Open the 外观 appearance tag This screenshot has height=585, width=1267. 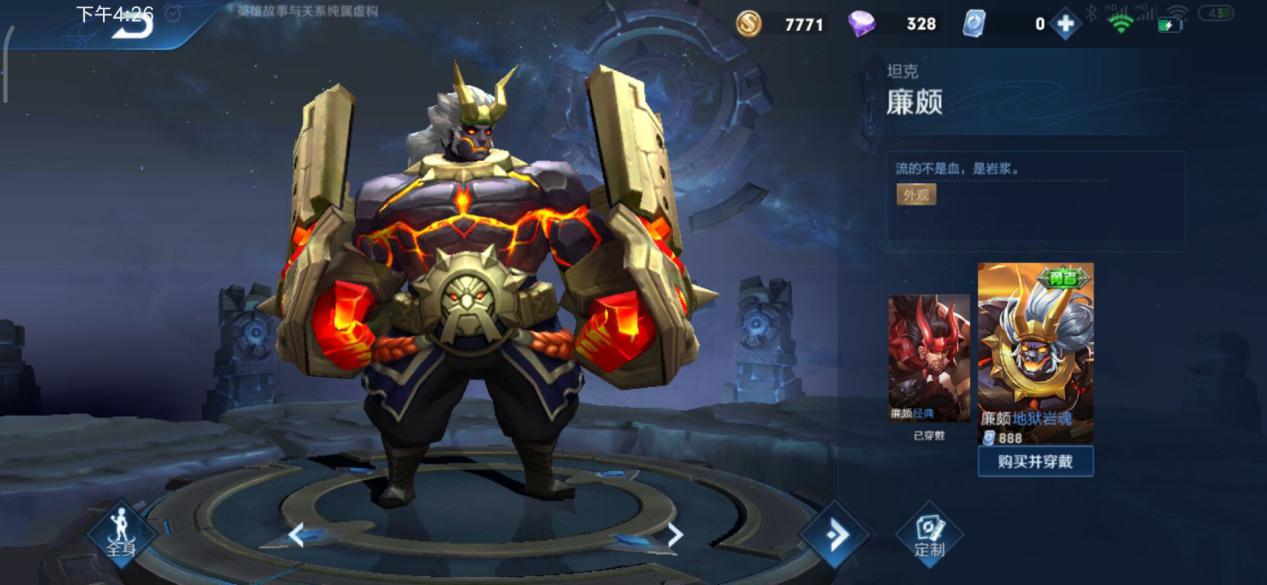coord(916,195)
